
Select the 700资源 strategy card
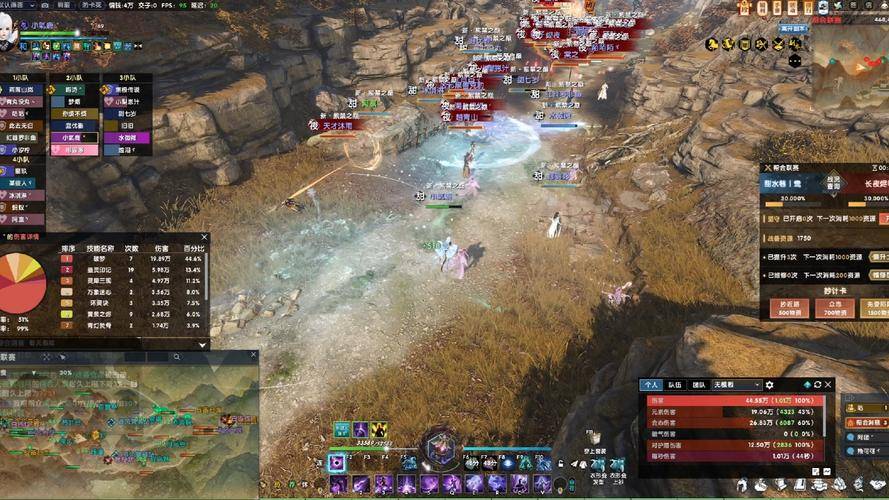coord(830,308)
